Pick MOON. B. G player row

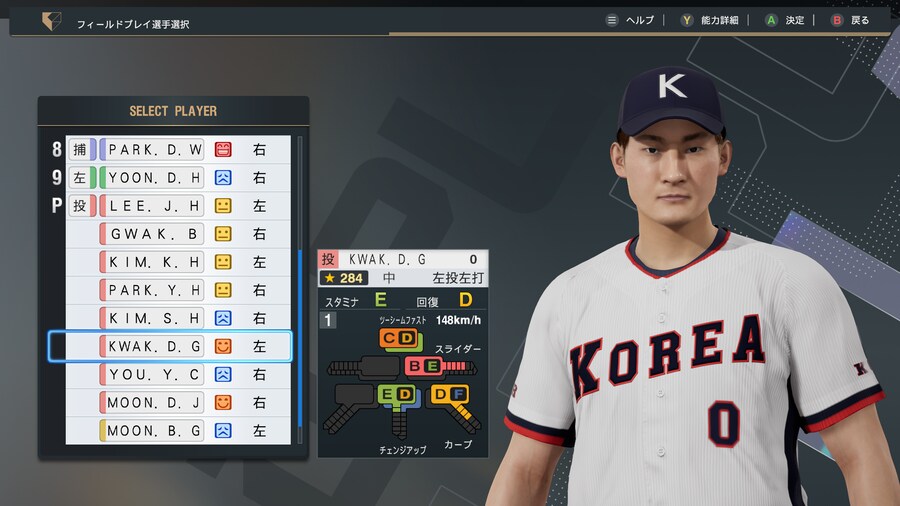[x=154, y=430]
